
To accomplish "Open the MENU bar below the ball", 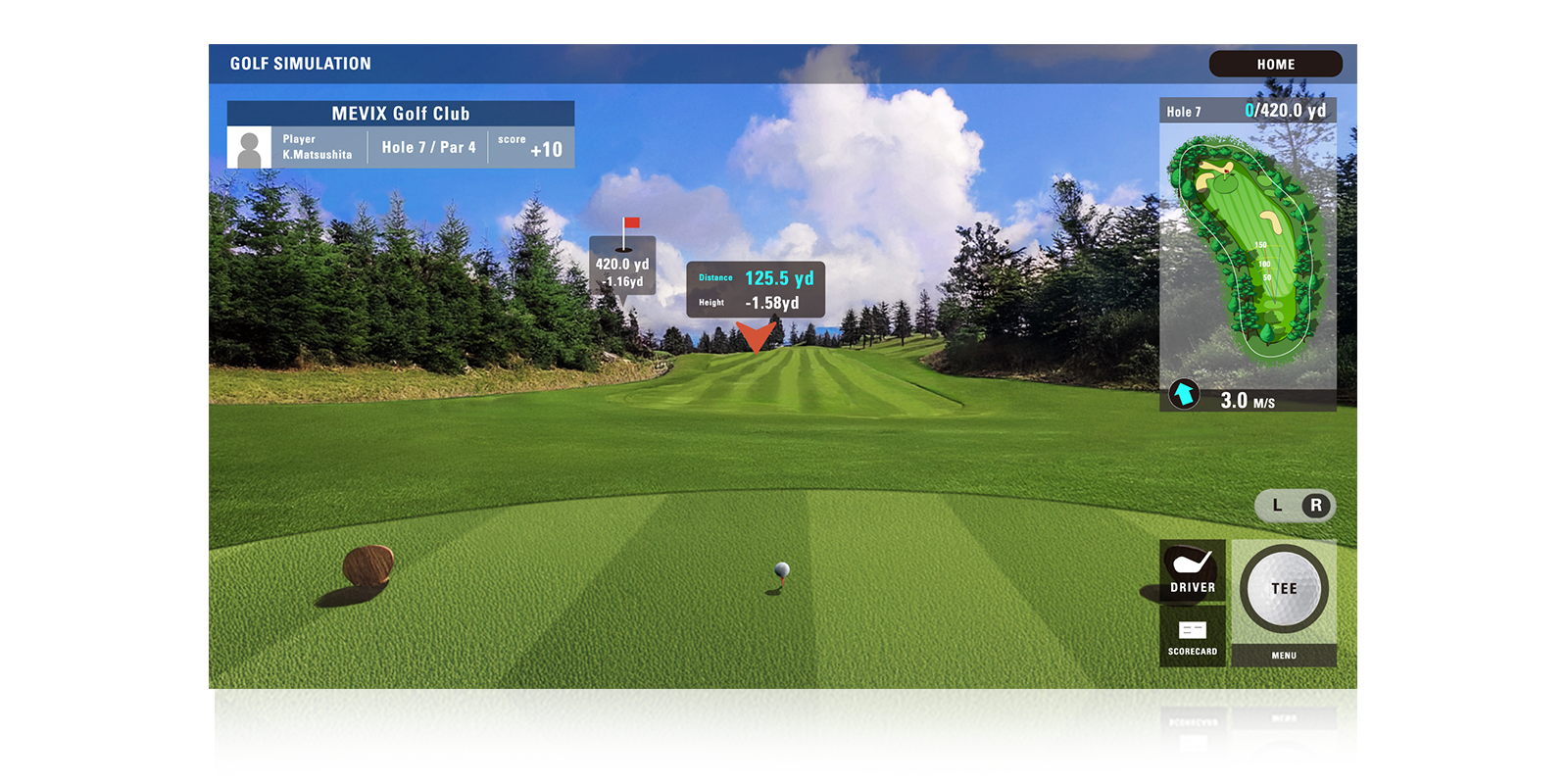I will (x=1284, y=656).
